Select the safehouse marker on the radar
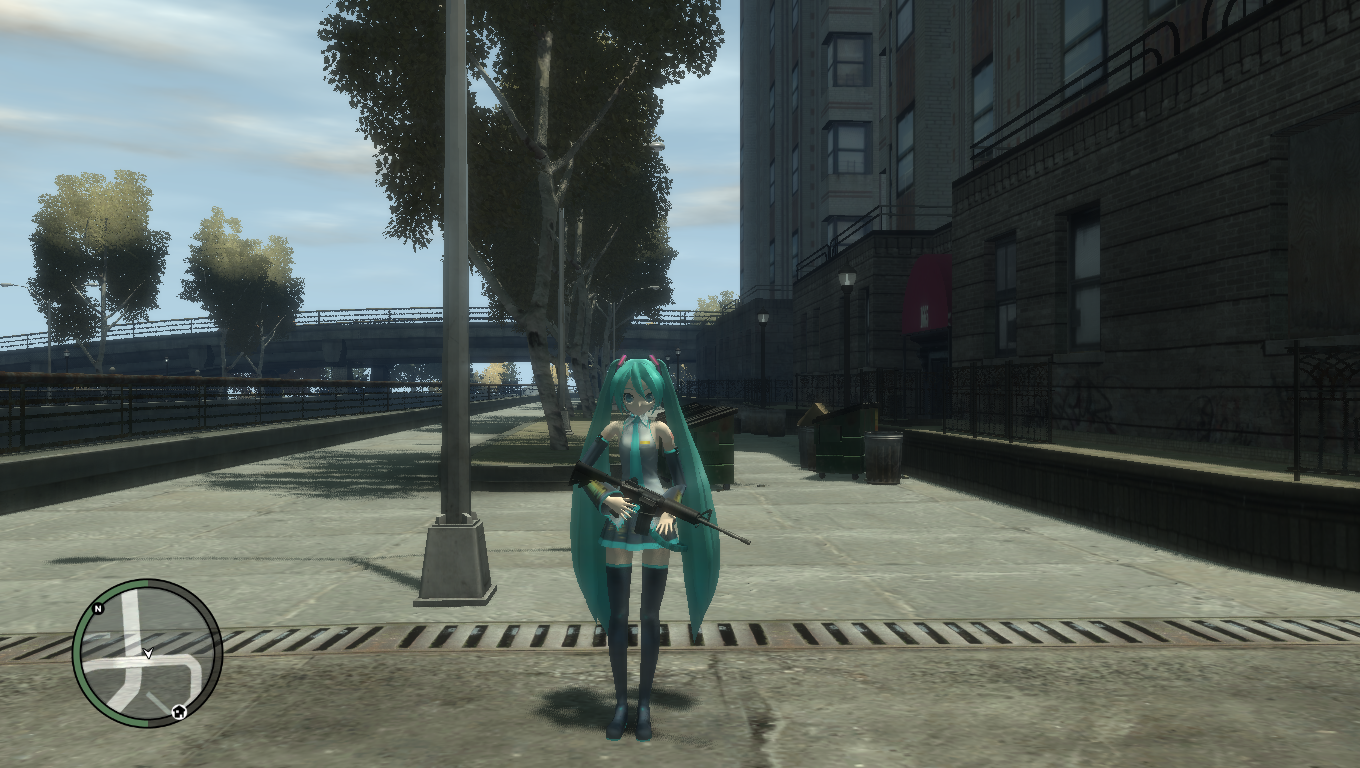The width and height of the screenshot is (1360, 768). tap(178, 711)
